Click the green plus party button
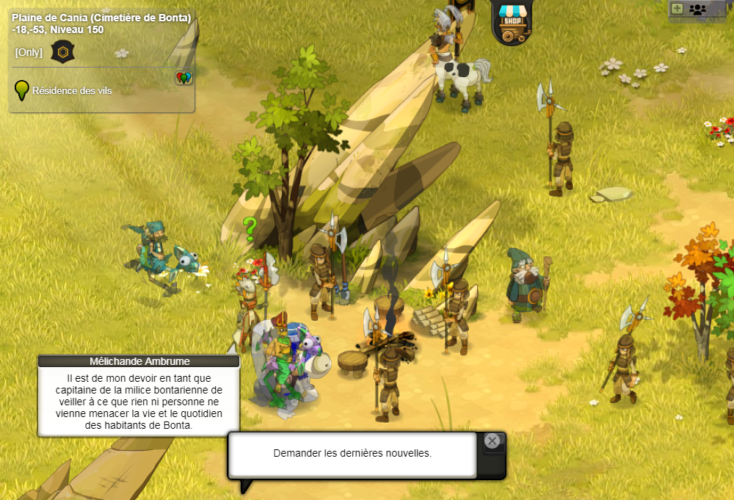Viewport: 734px width, 500px height. pos(677,8)
